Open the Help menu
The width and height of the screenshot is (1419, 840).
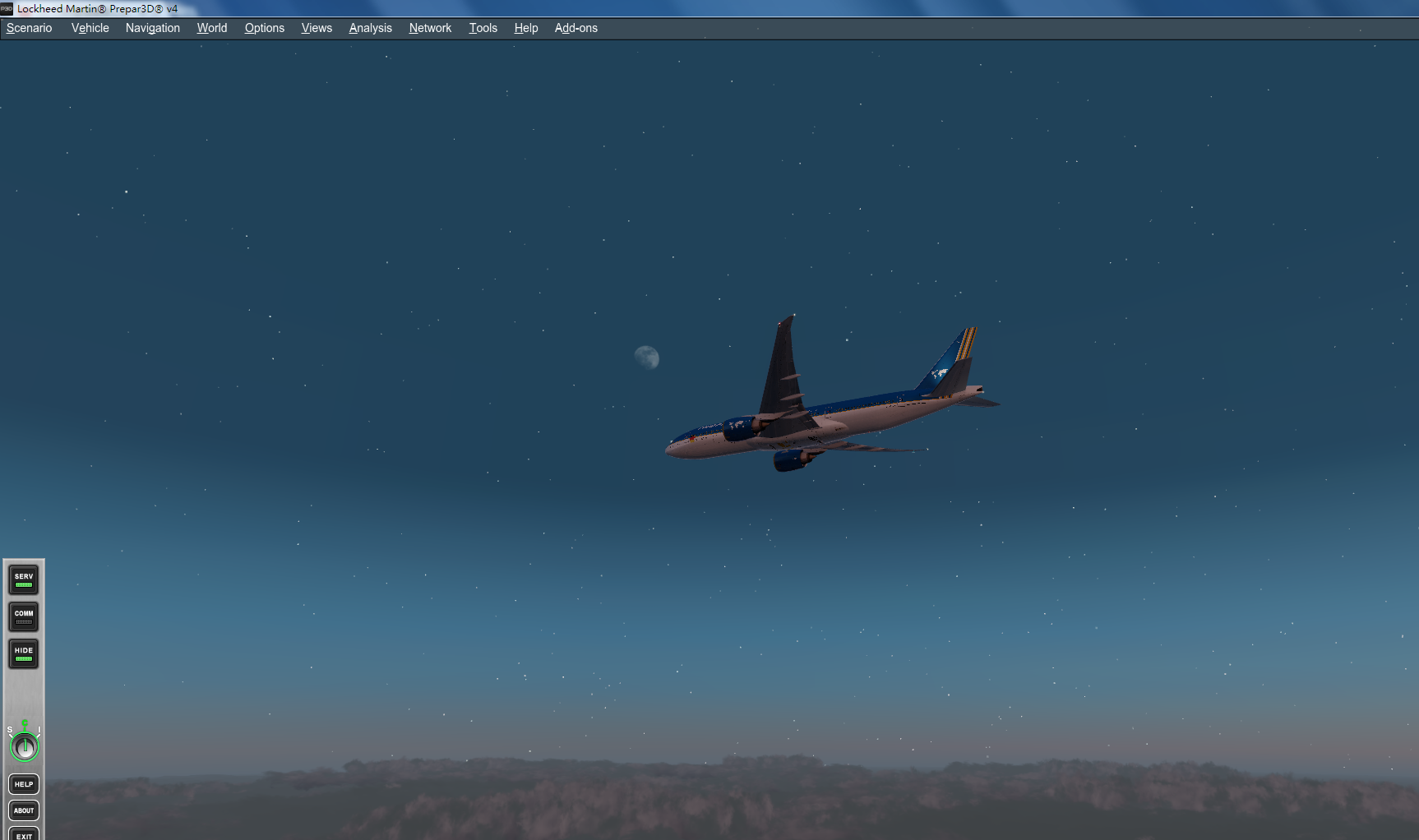(x=525, y=27)
